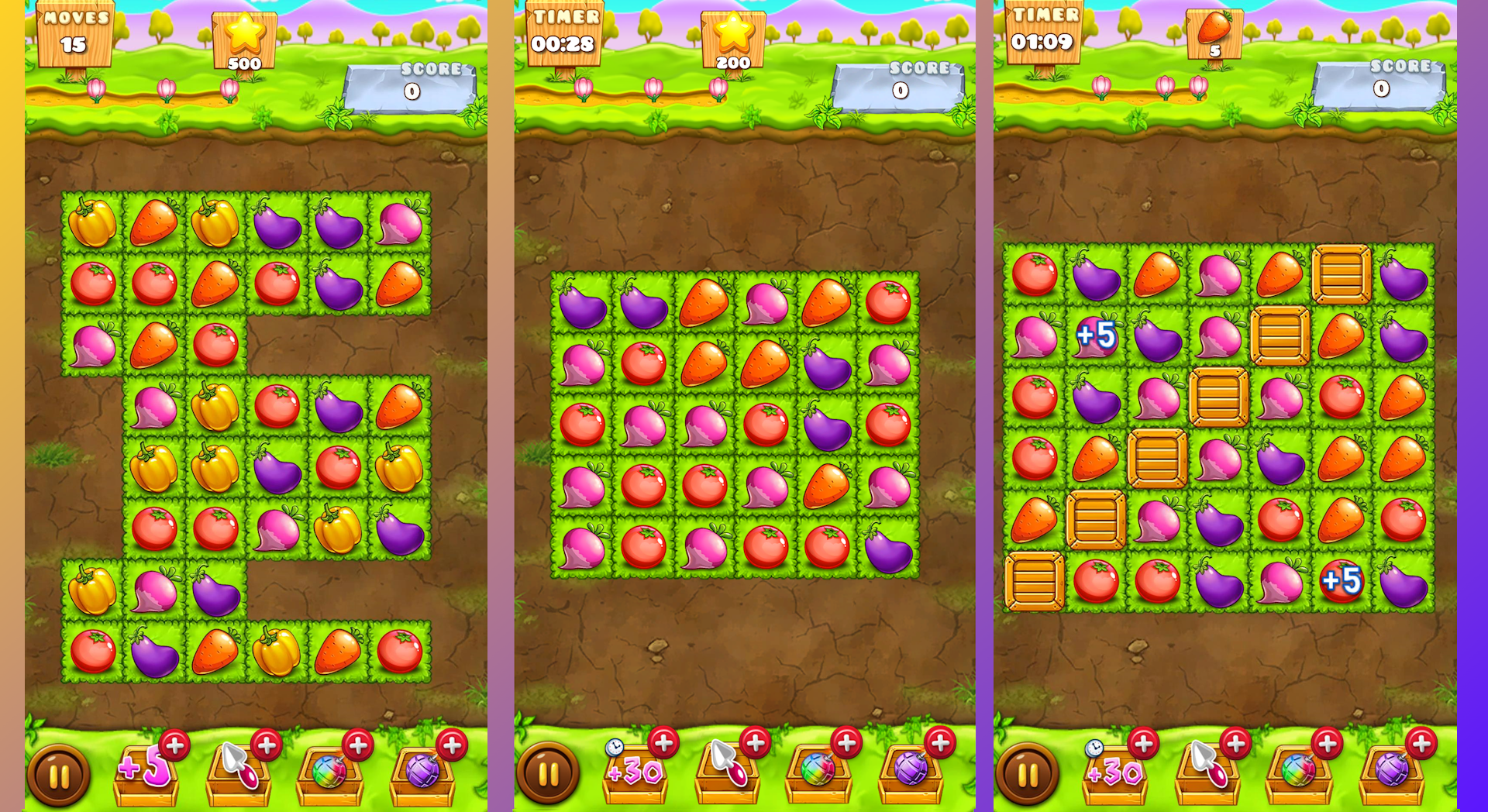Select the shovel booster tool
The image size is (1488, 812).
tap(240, 775)
